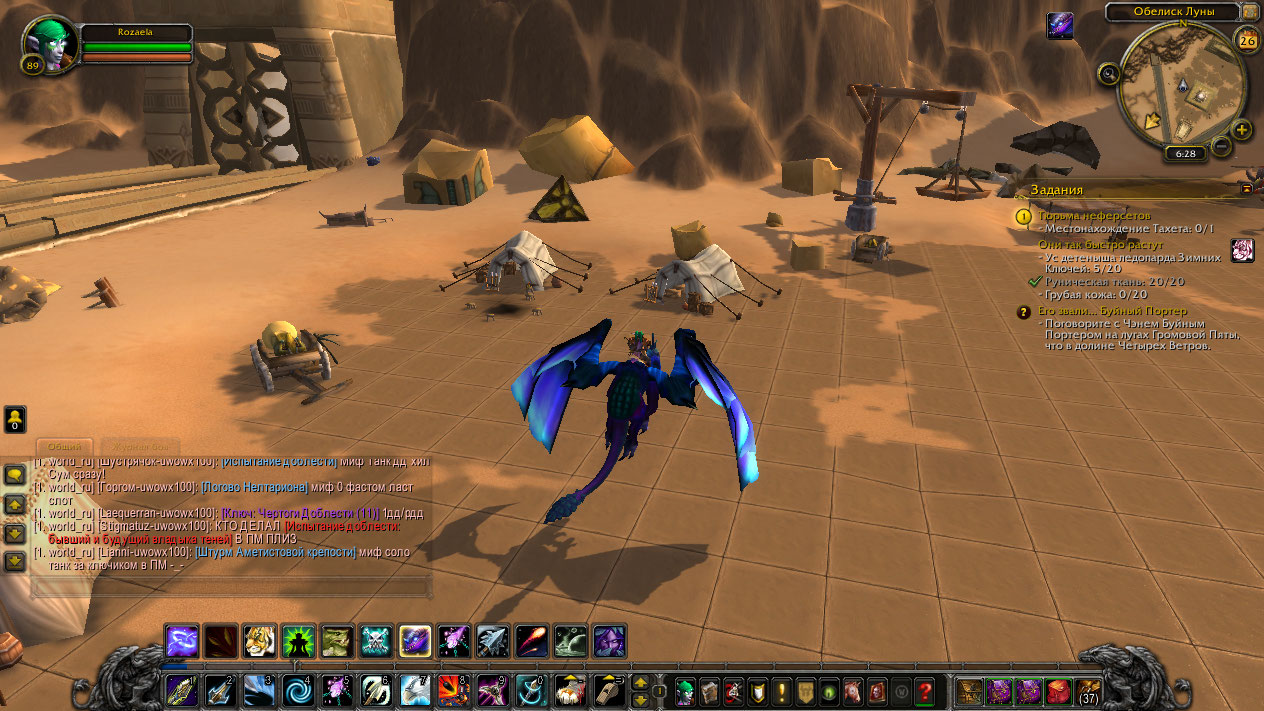
Task: Open the red question mark help button
Action: pos(925,691)
